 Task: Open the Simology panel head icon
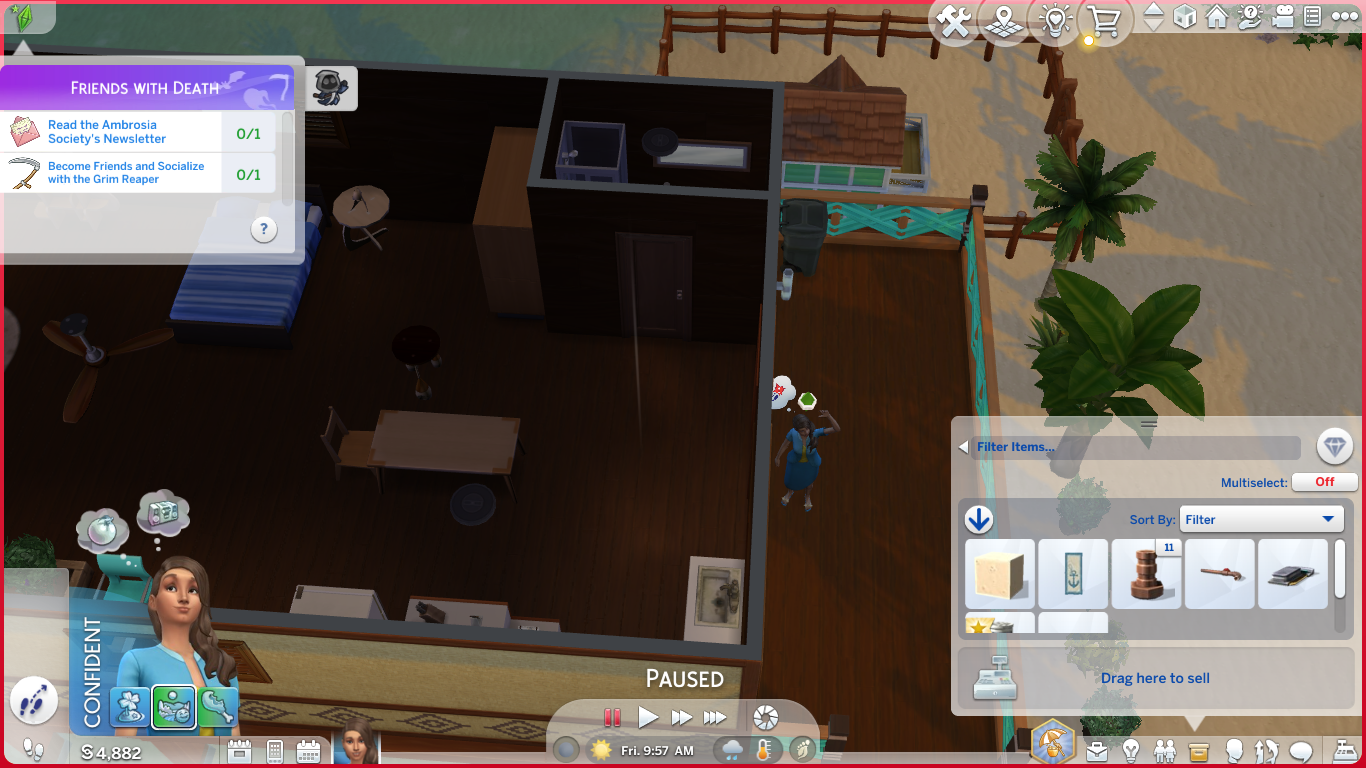[x=1234, y=750]
